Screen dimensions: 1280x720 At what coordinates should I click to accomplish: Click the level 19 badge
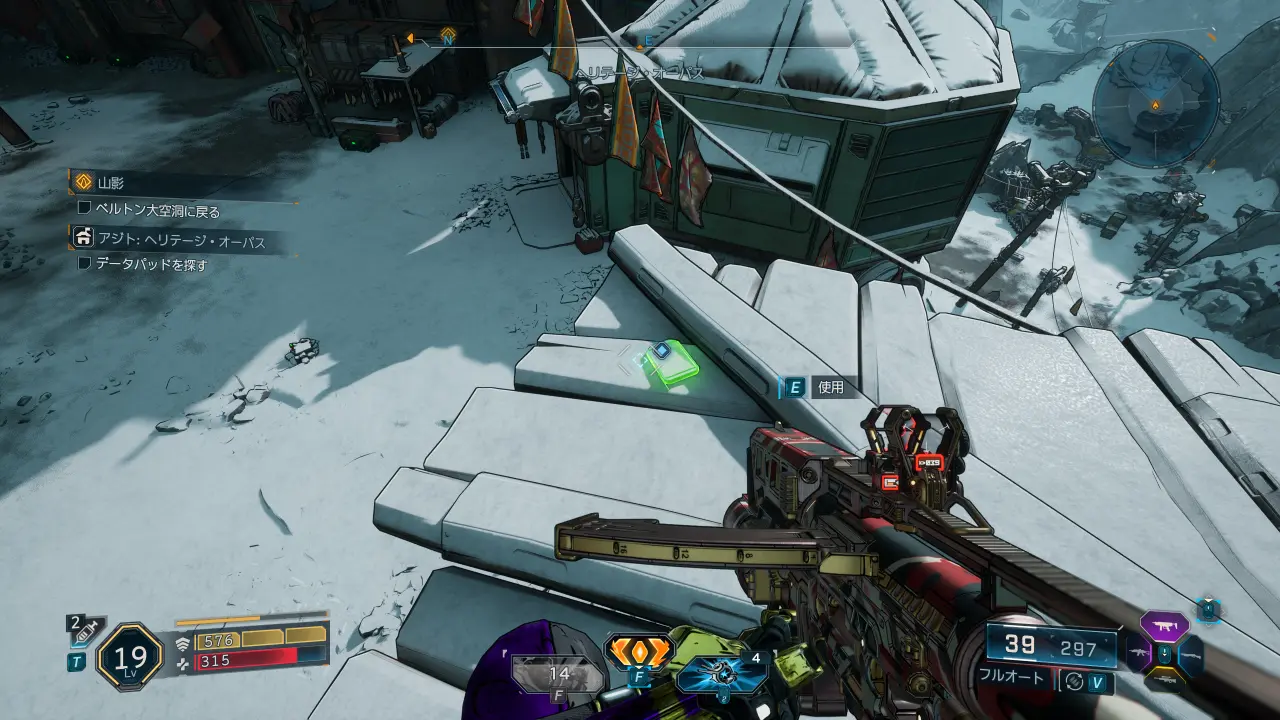(130, 656)
